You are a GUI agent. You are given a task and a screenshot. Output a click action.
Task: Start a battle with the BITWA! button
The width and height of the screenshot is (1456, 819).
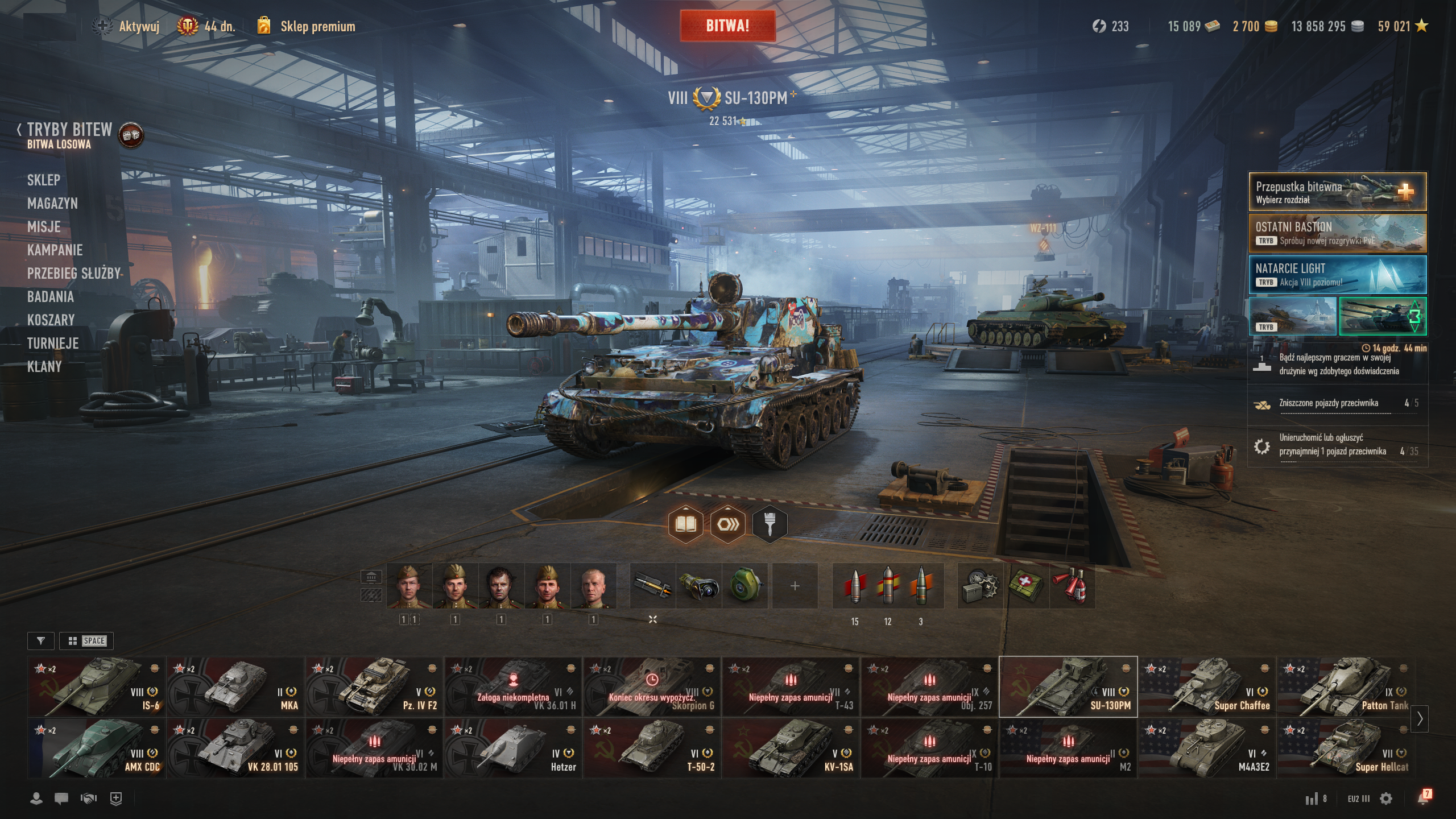tap(727, 26)
